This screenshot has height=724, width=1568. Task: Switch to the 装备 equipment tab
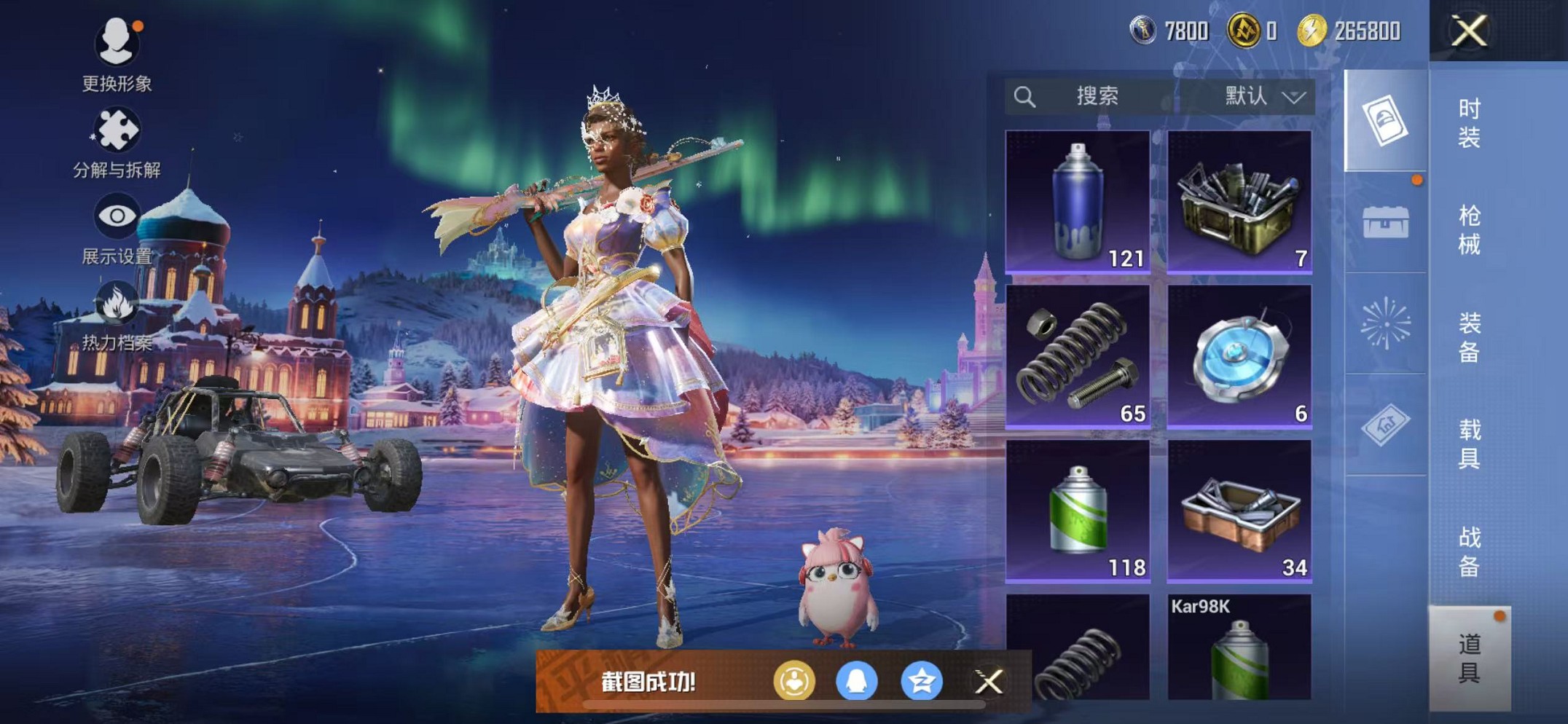coord(1469,337)
